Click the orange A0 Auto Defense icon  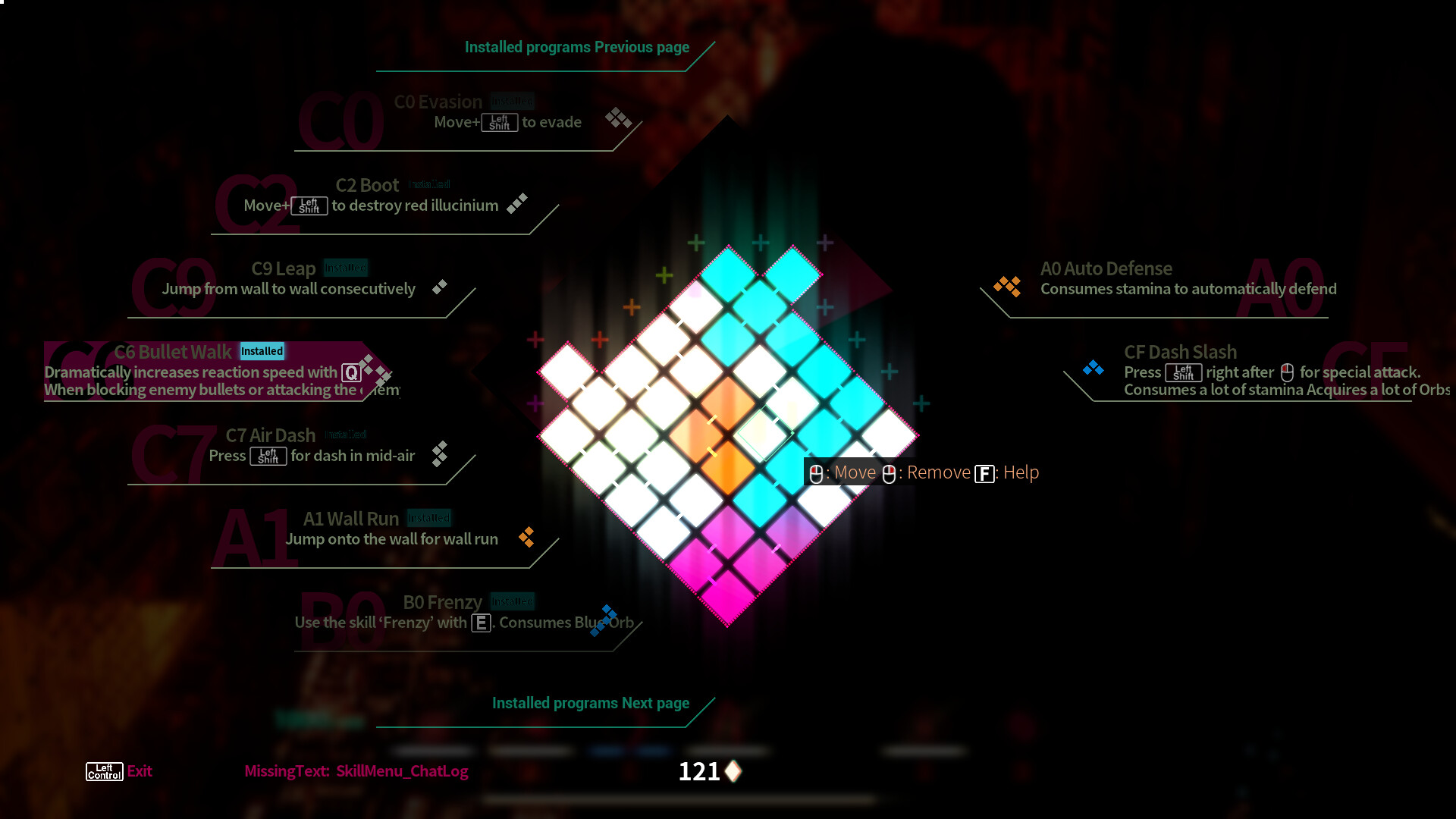click(x=1006, y=287)
